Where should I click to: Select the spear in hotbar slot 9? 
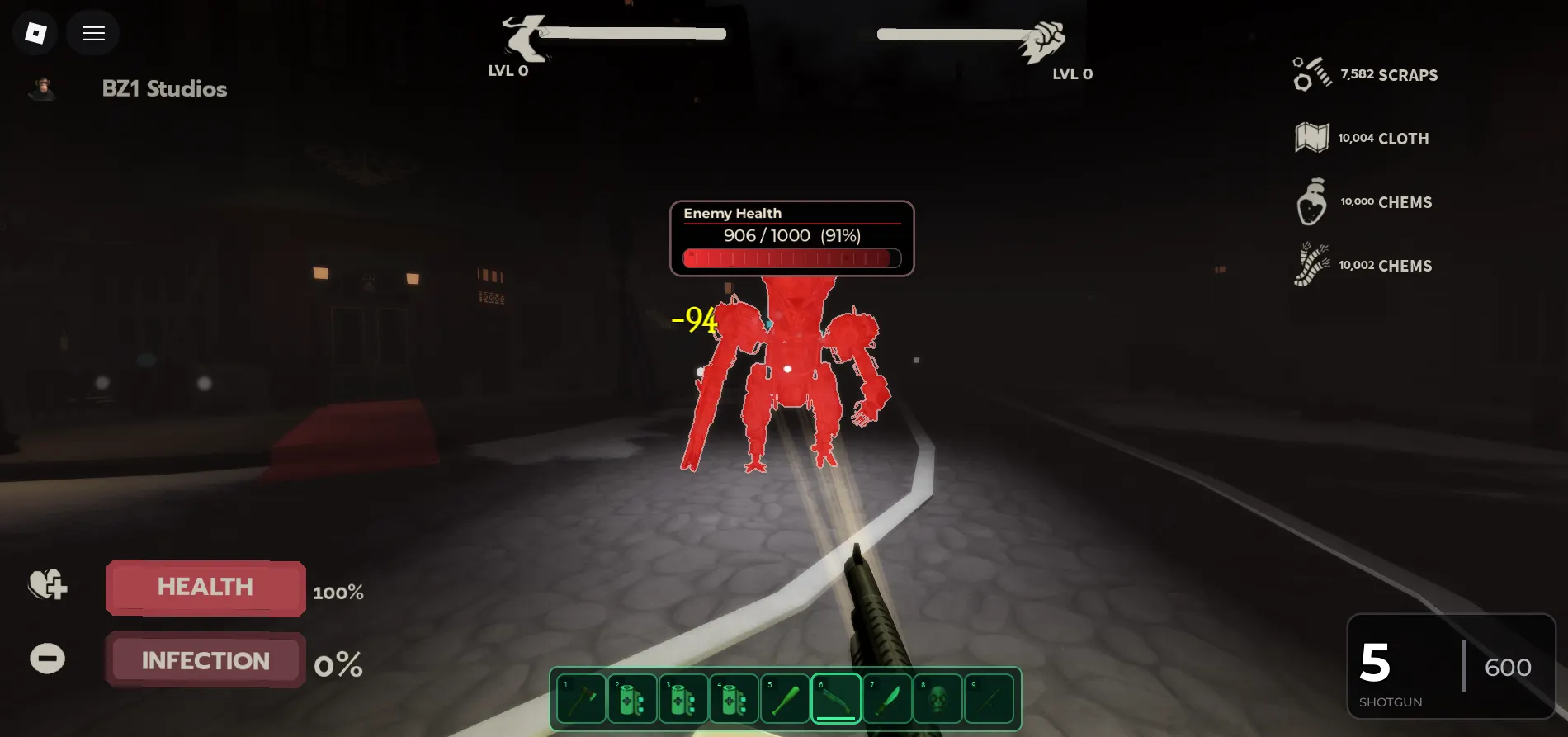pyautogui.click(x=989, y=697)
